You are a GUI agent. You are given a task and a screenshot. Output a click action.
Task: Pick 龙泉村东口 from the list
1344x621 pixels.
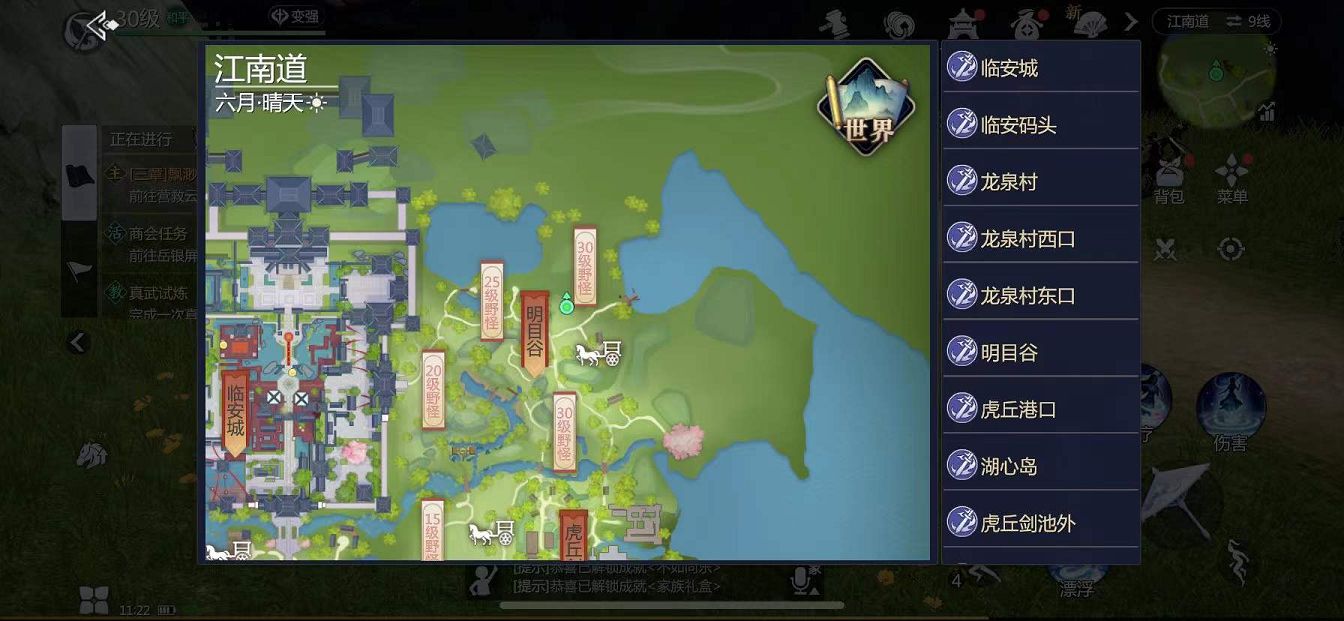(x=1040, y=296)
